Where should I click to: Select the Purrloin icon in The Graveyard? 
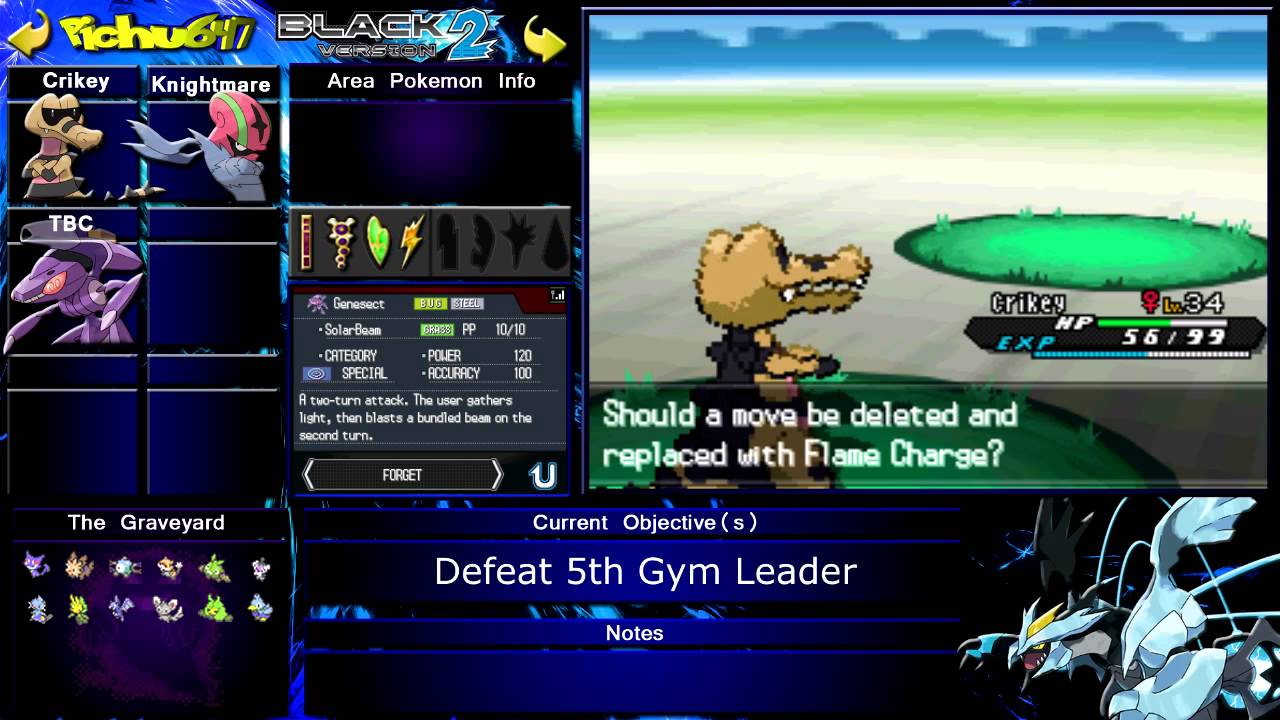tap(37, 567)
